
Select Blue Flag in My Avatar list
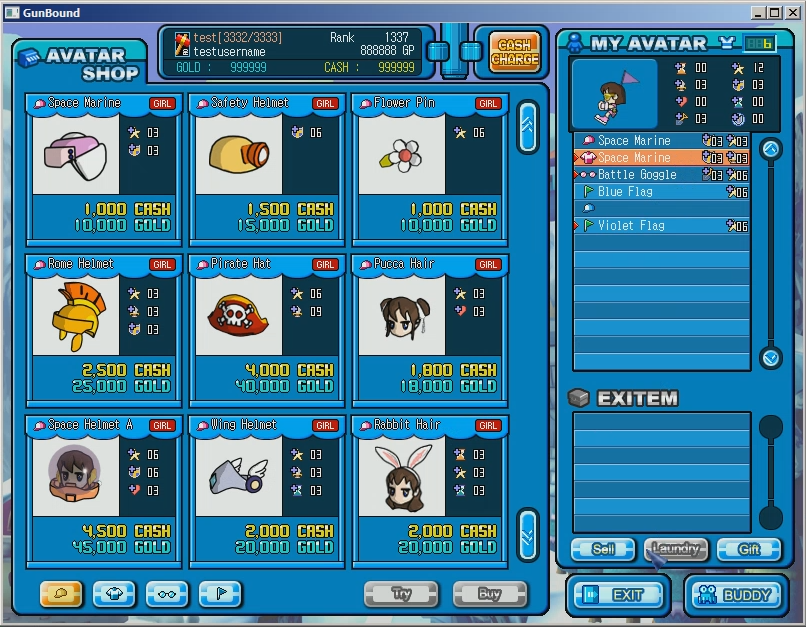tap(625, 192)
